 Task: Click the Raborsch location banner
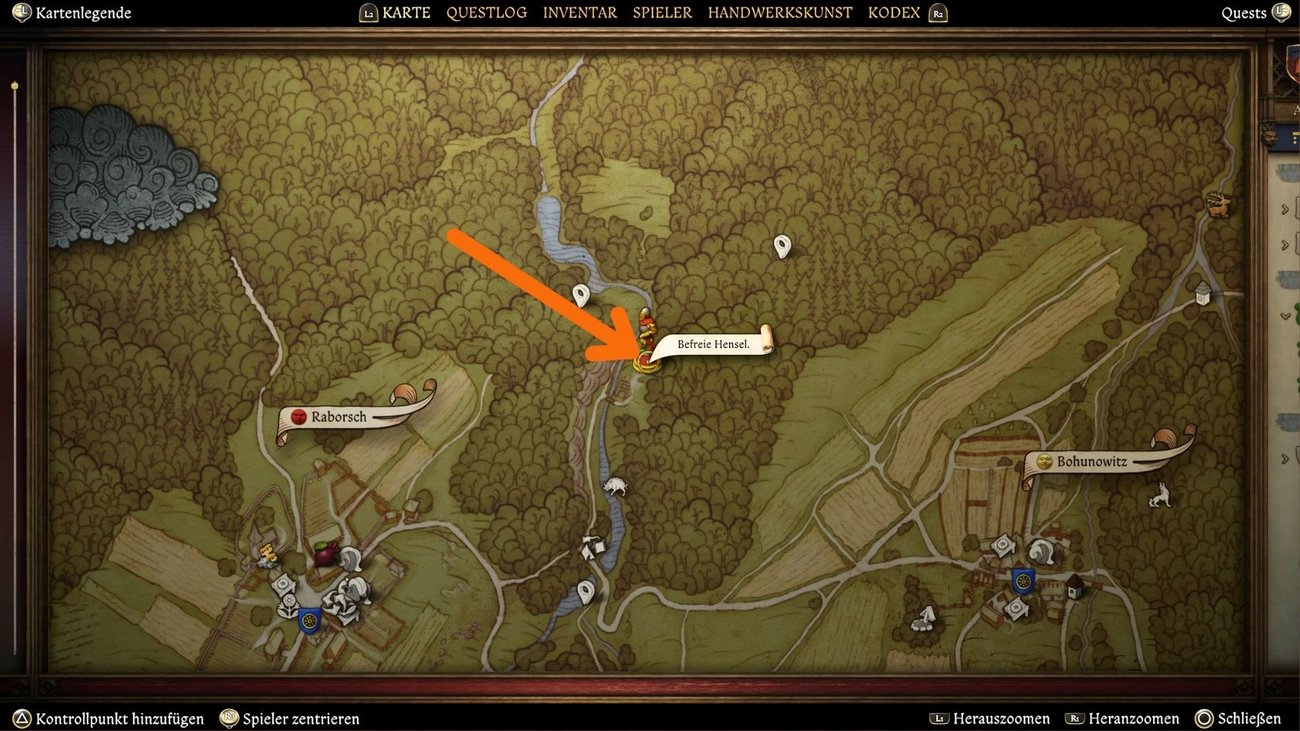(x=340, y=417)
